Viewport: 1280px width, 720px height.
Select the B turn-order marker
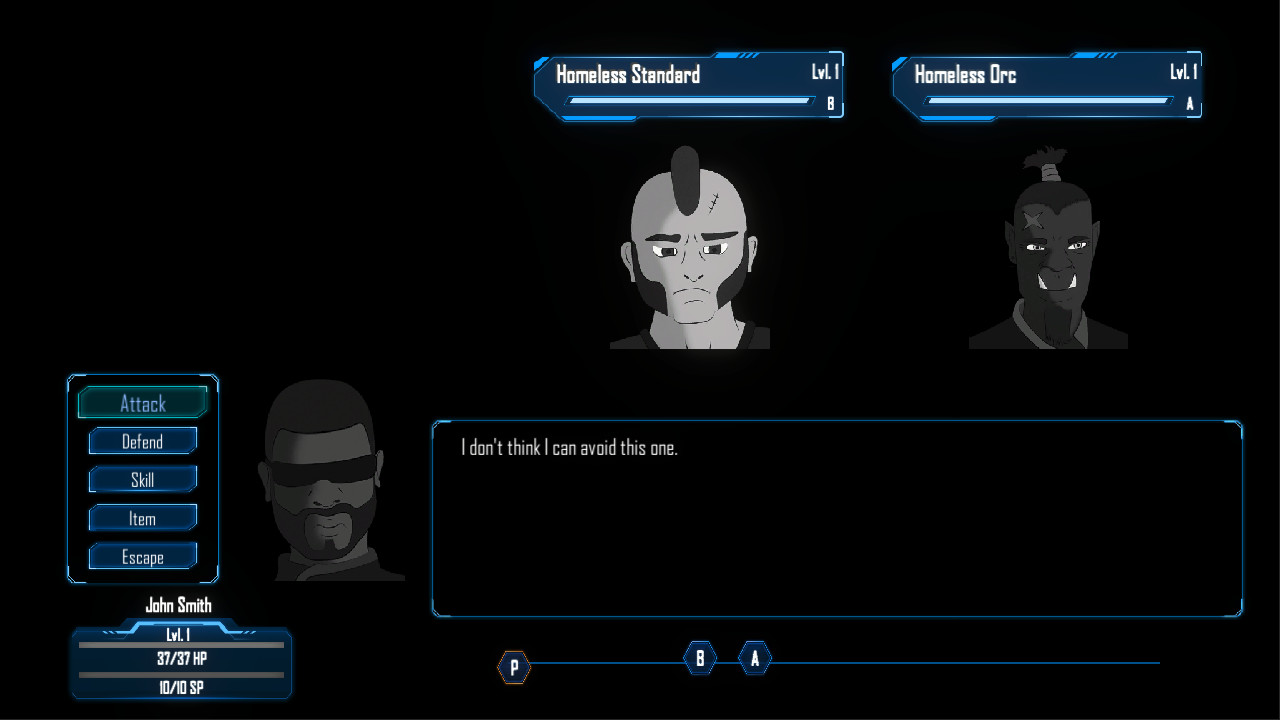[x=700, y=659]
